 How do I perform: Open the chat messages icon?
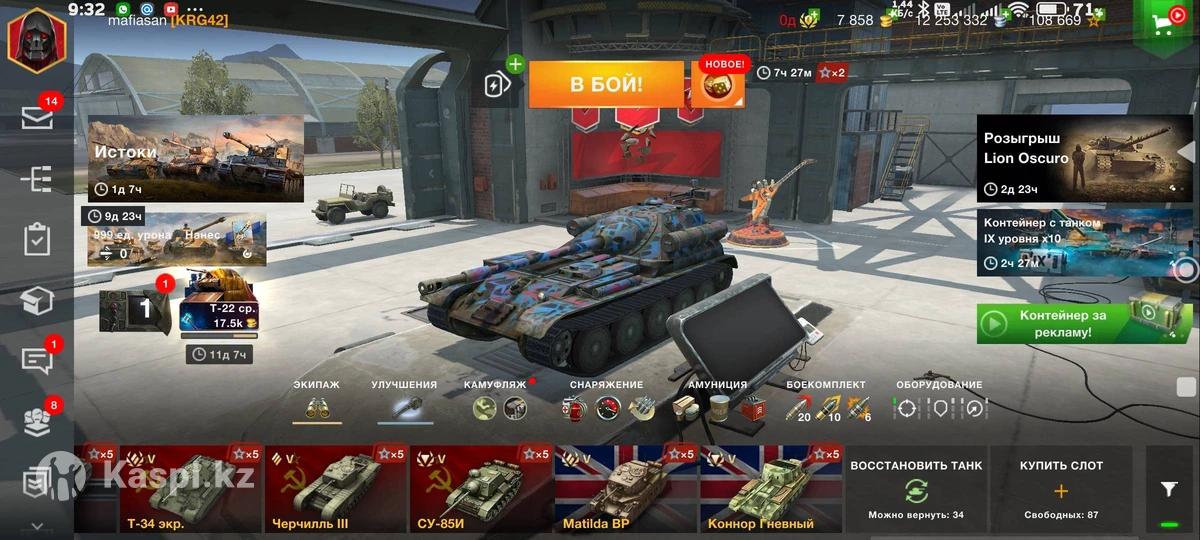tap(37, 361)
